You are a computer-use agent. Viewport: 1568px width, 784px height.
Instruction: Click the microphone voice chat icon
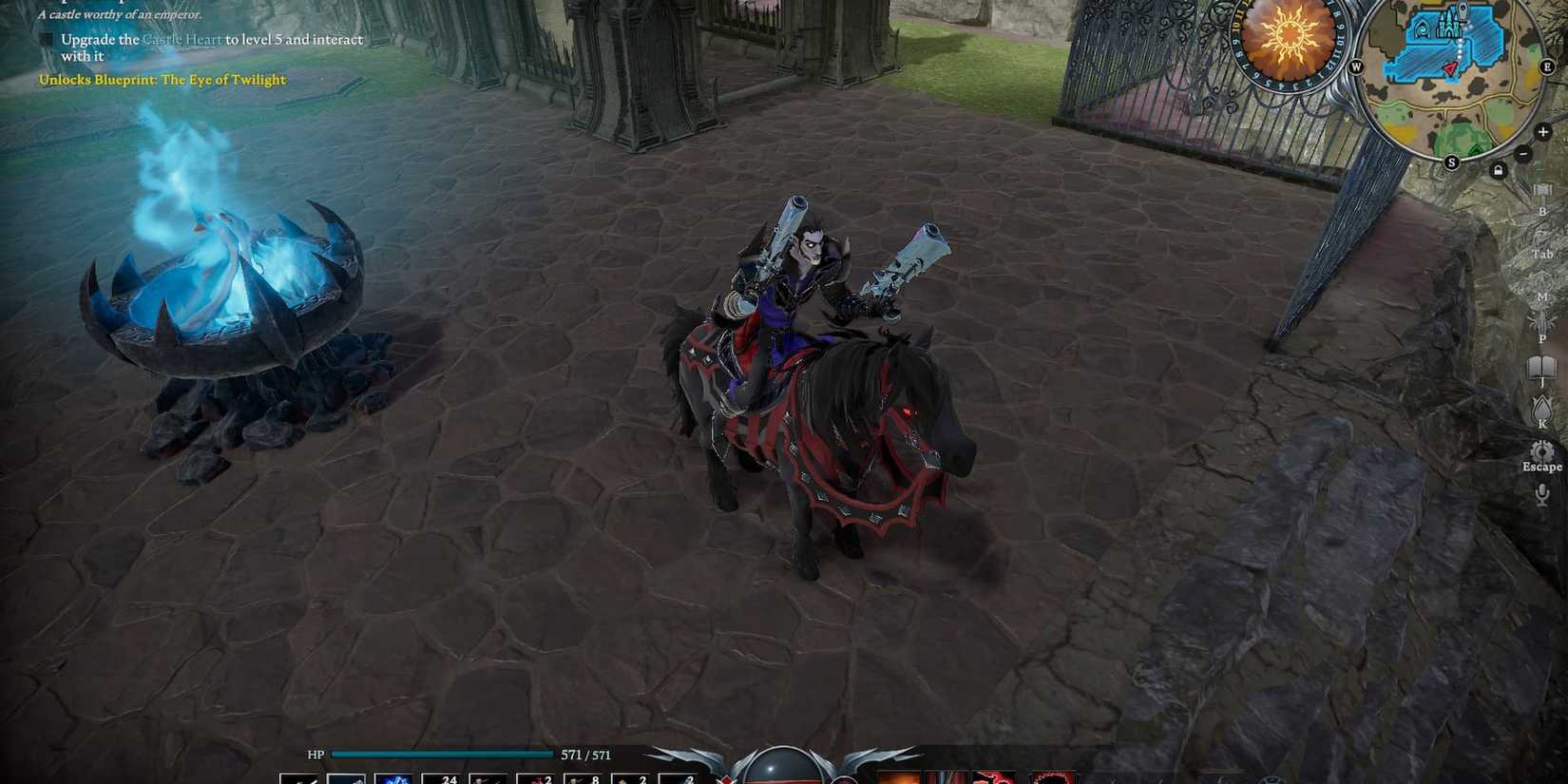(x=1540, y=493)
